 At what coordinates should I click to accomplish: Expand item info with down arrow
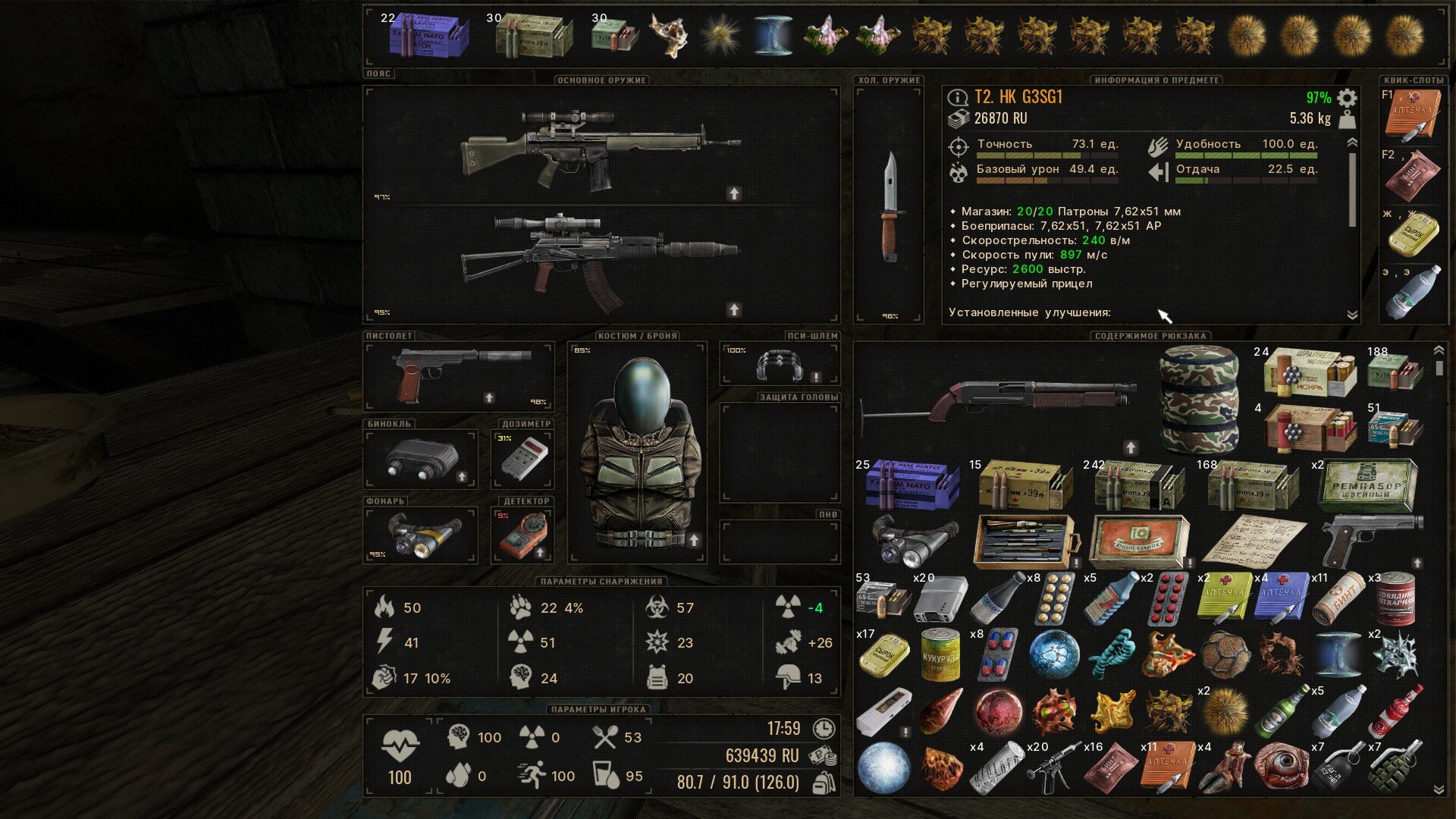(x=1351, y=314)
